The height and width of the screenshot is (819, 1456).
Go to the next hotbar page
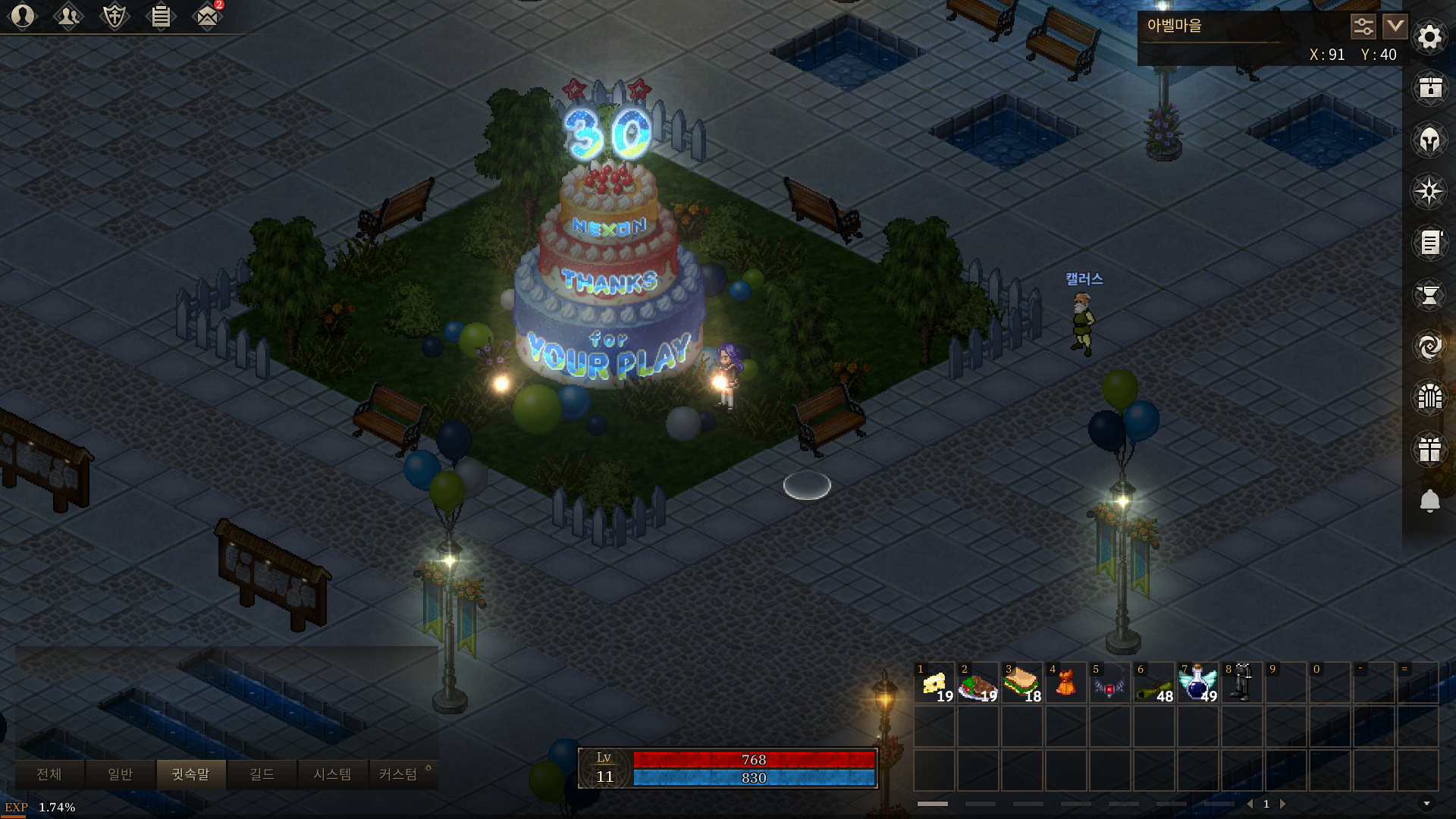(x=1283, y=804)
